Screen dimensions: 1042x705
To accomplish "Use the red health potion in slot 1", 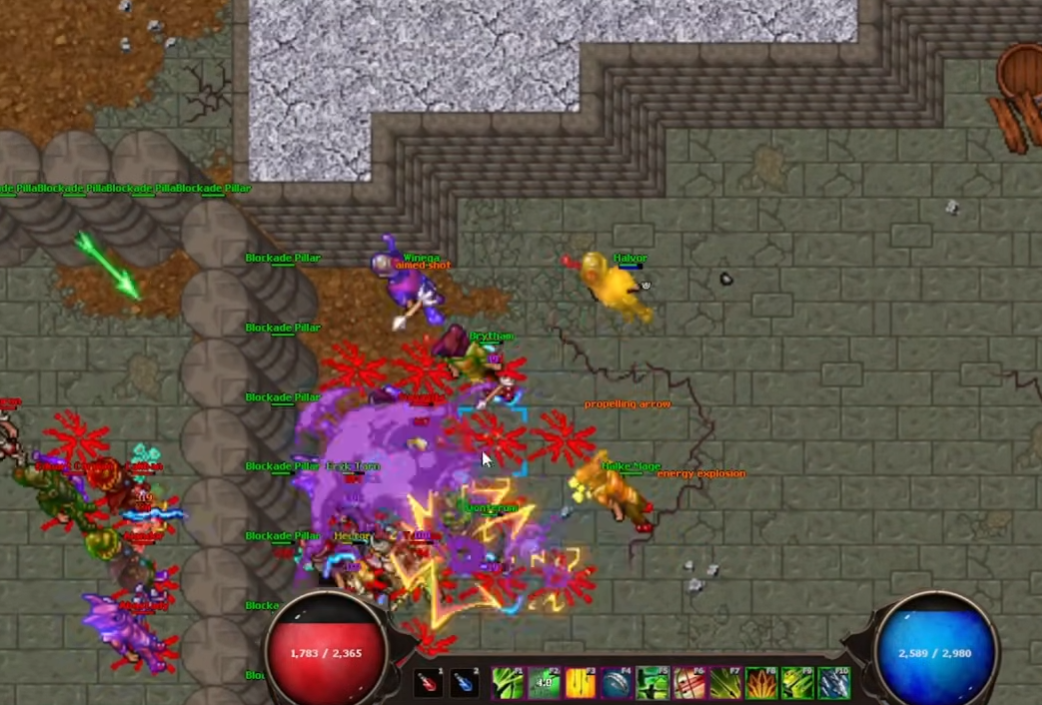I will 428,683.
